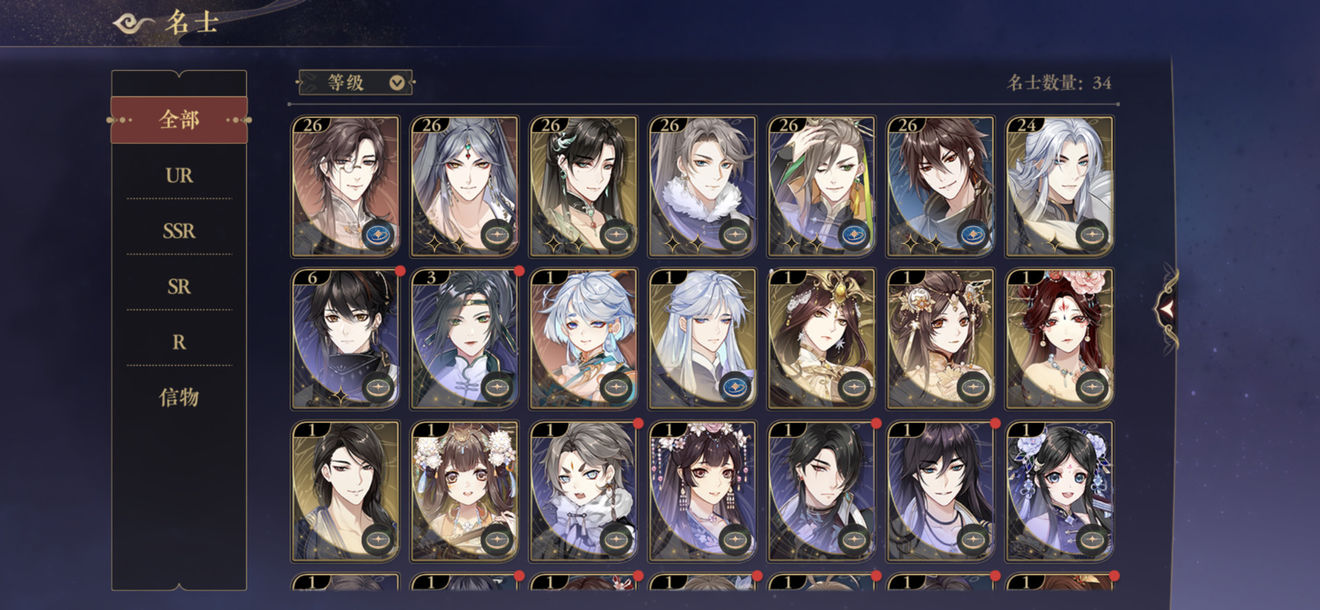The image size is (1320, 610).
Task: Select the short light-blue-haired girl card
Action: 583,338
